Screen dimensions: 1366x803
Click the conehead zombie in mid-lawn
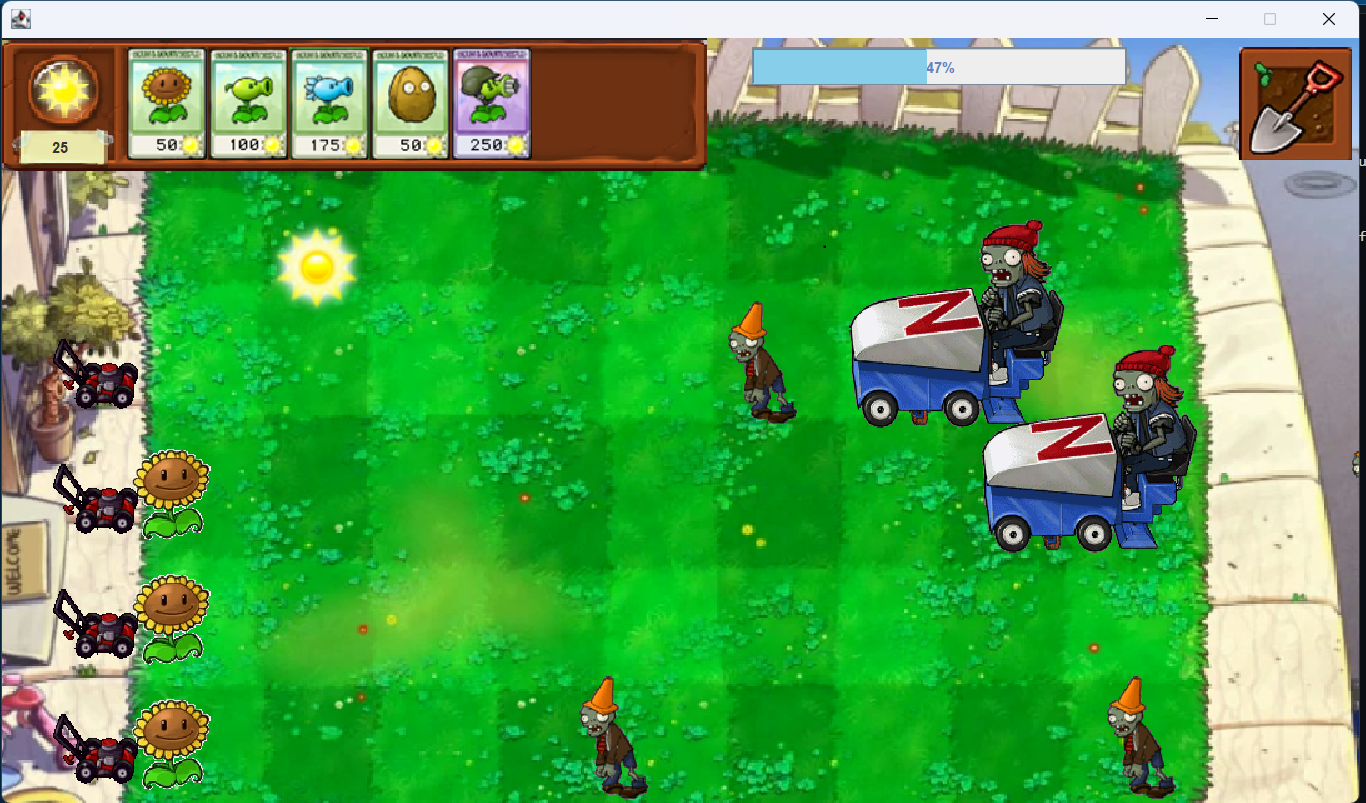760,365
